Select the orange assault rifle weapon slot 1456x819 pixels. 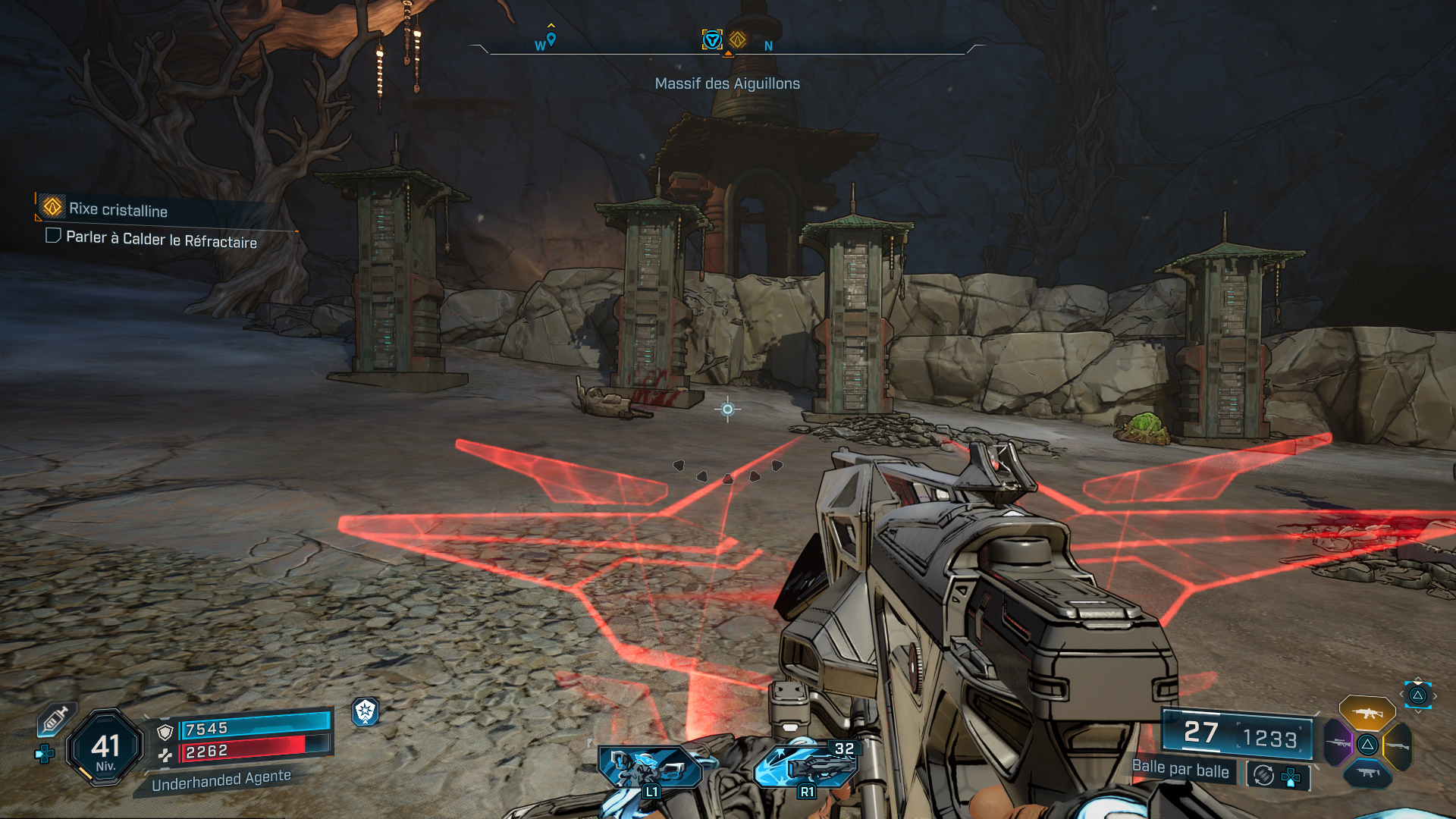point(1367,714)
